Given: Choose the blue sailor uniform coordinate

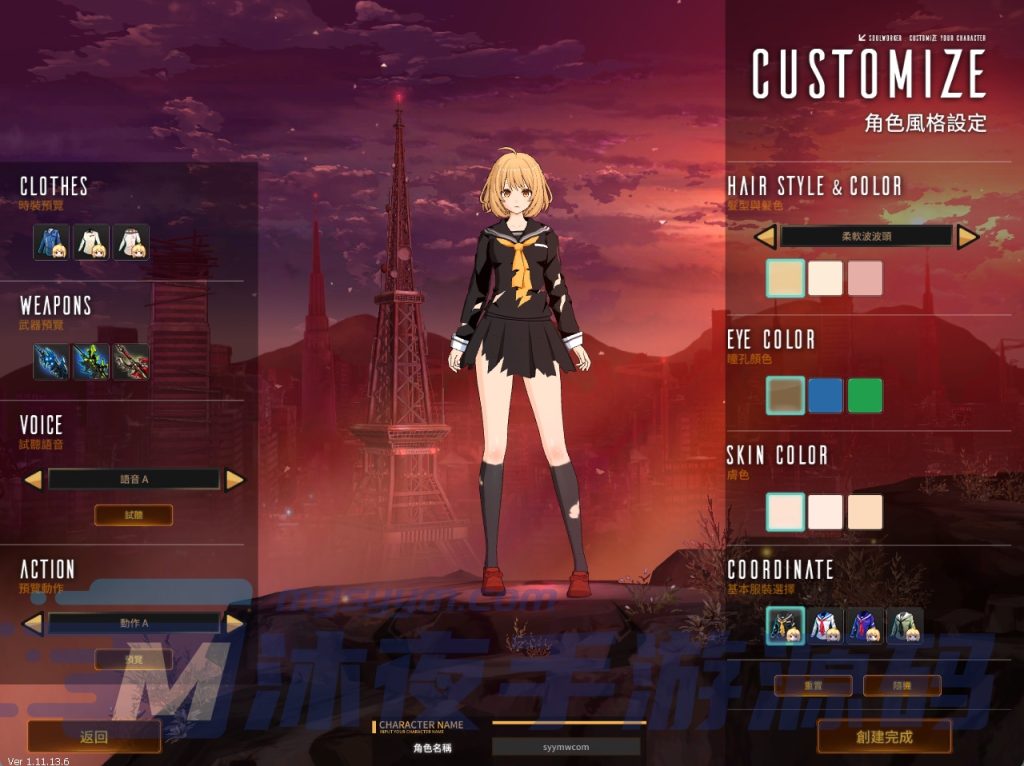Looking at the screenshot, I should click(865, 626).
